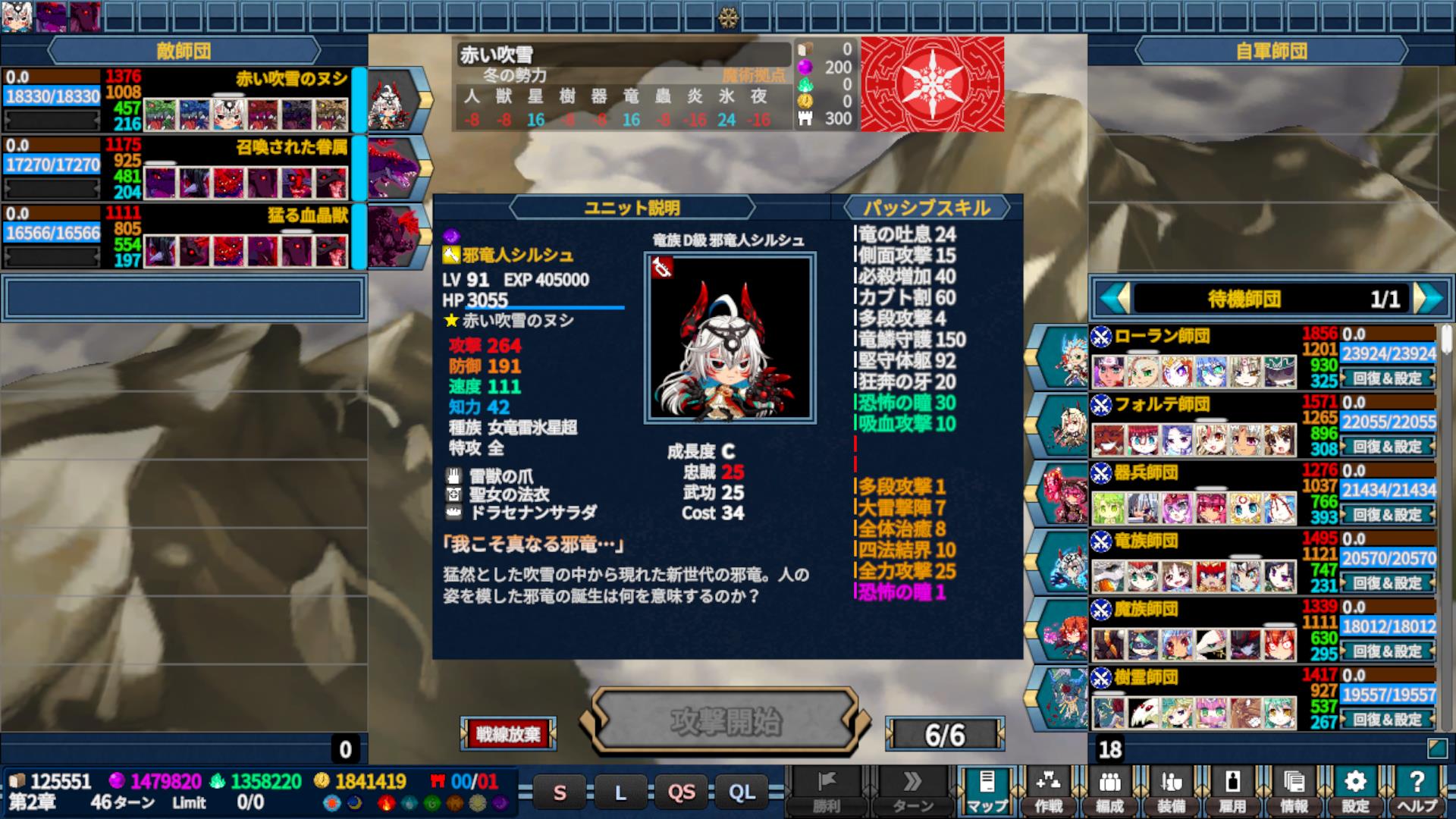Quick load using the QL button

pyautogui.click(x=742, y=792)
